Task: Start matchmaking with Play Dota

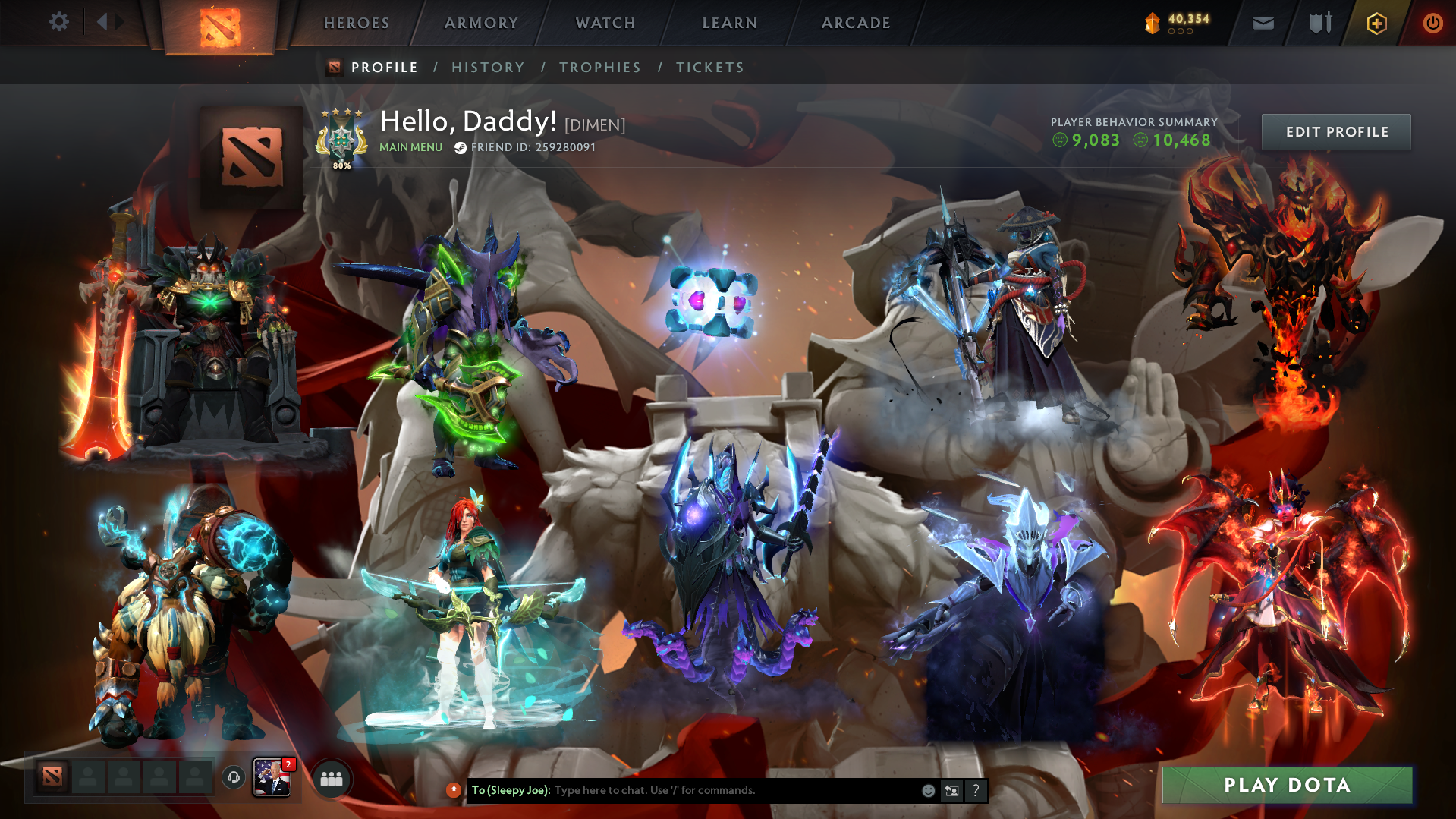Action: click(x=1287, y=785)
